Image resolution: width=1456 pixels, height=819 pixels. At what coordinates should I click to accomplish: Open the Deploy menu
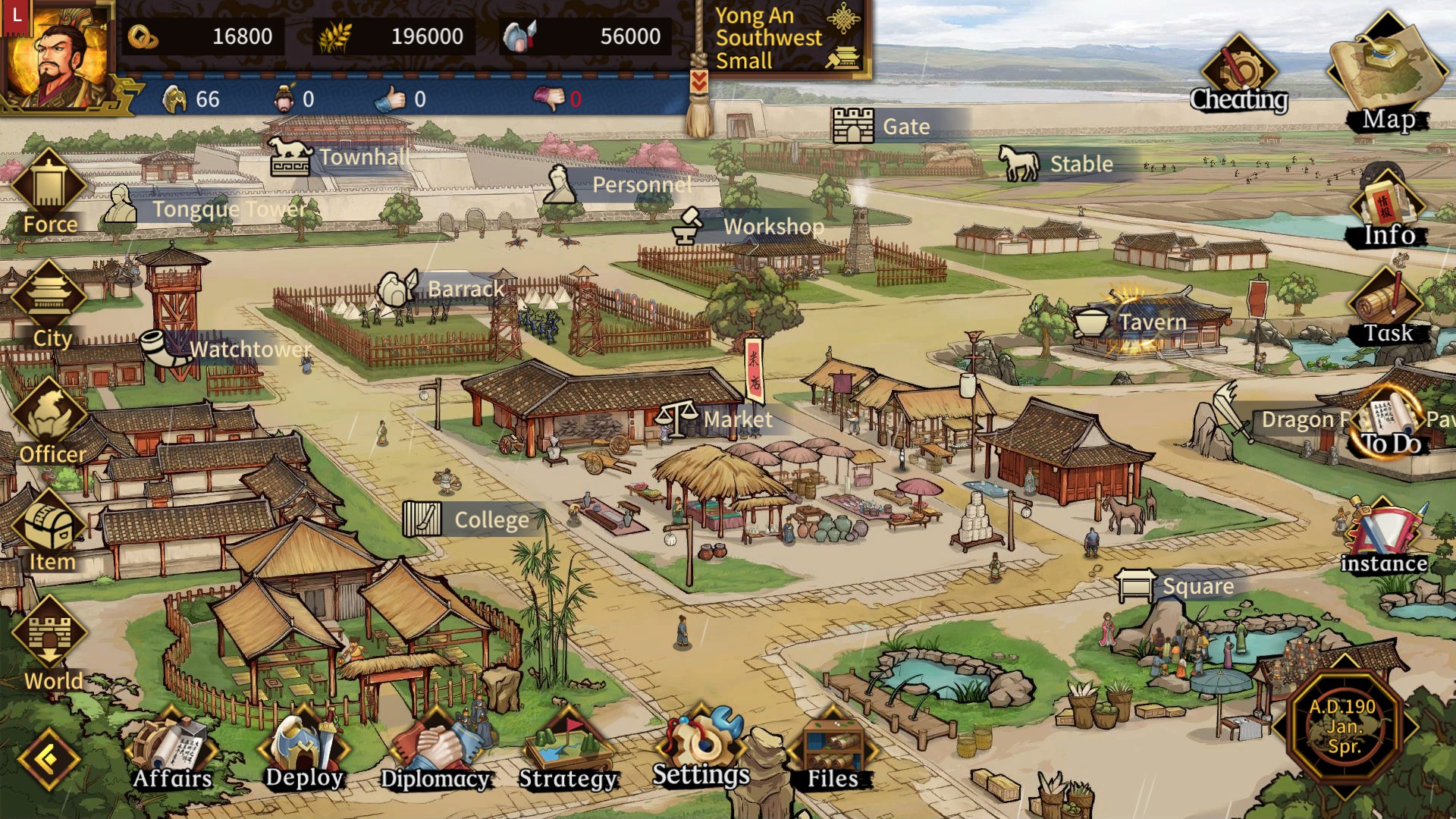(x=304, y=751)
